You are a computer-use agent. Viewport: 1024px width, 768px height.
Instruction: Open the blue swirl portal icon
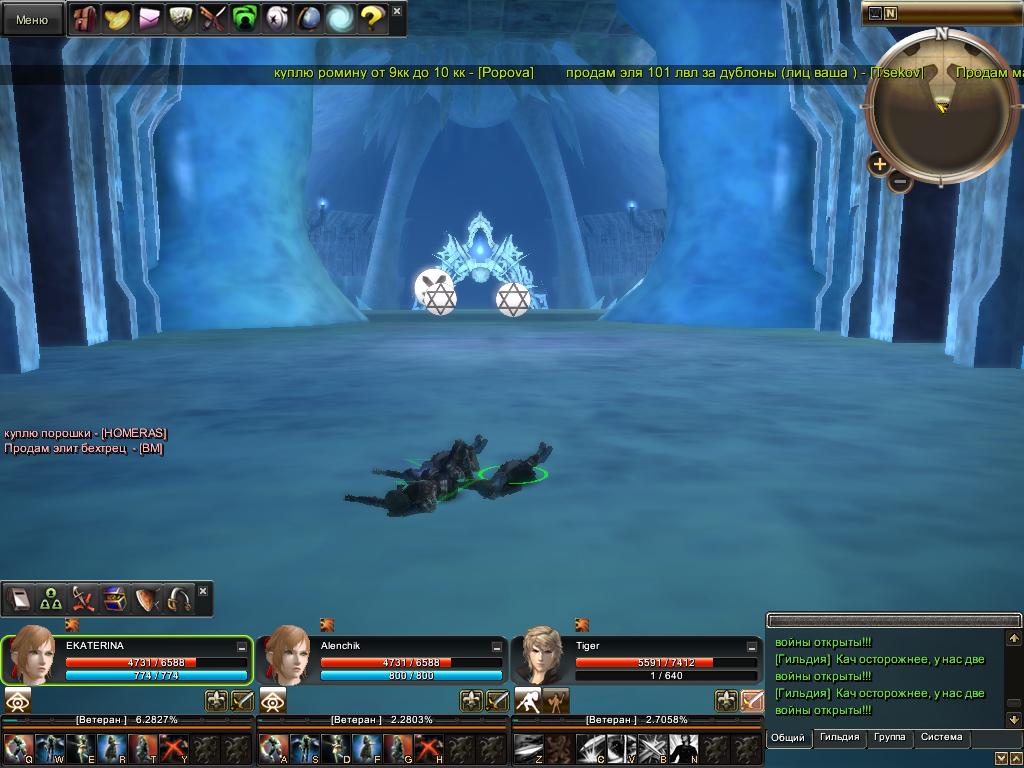[x=339, y=18]
